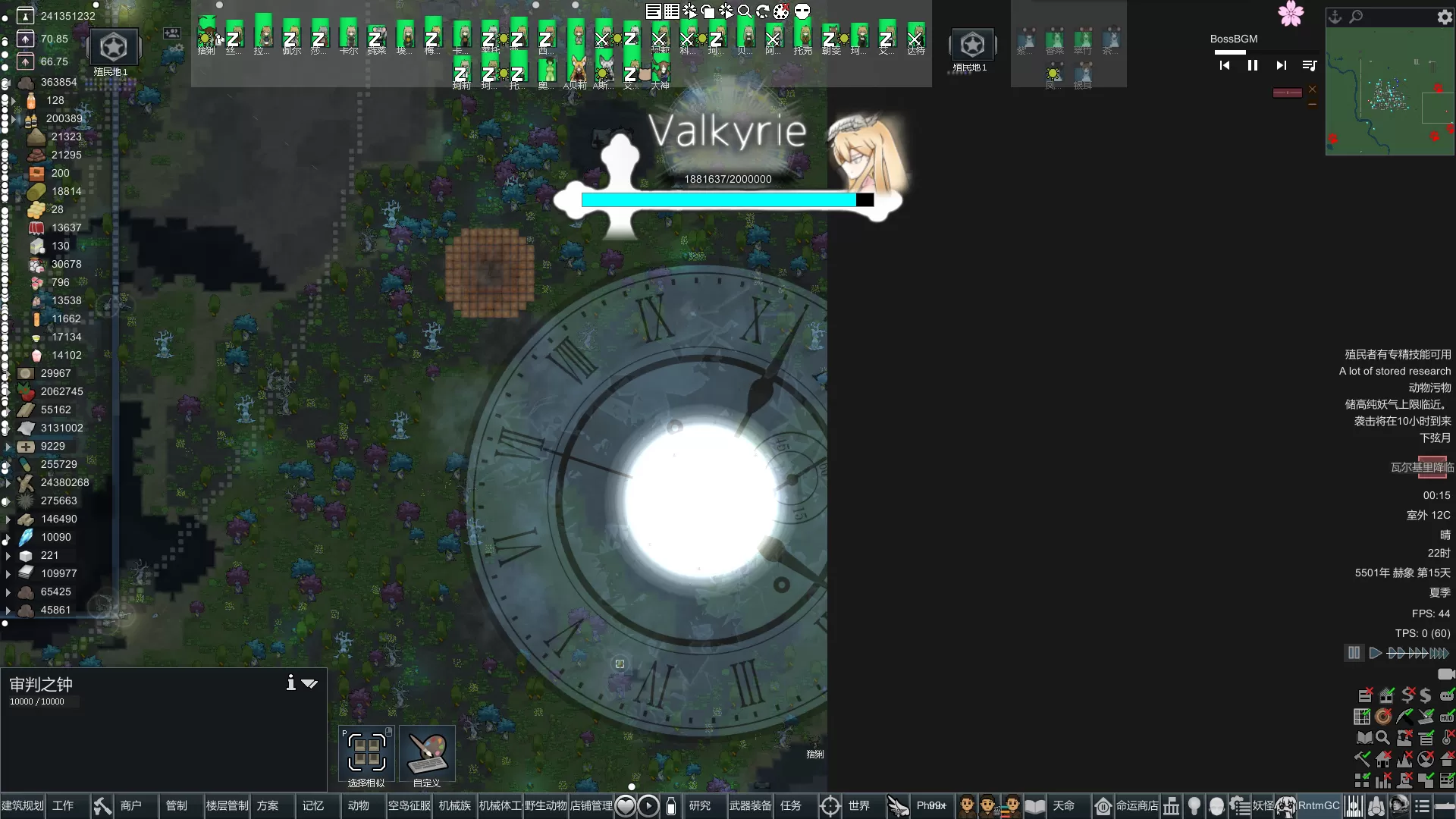Open the 瓦尔基里降临 Valkyrie arrival alert letter
This screenshot has width=1456, height=819.
coord(1422,467)
